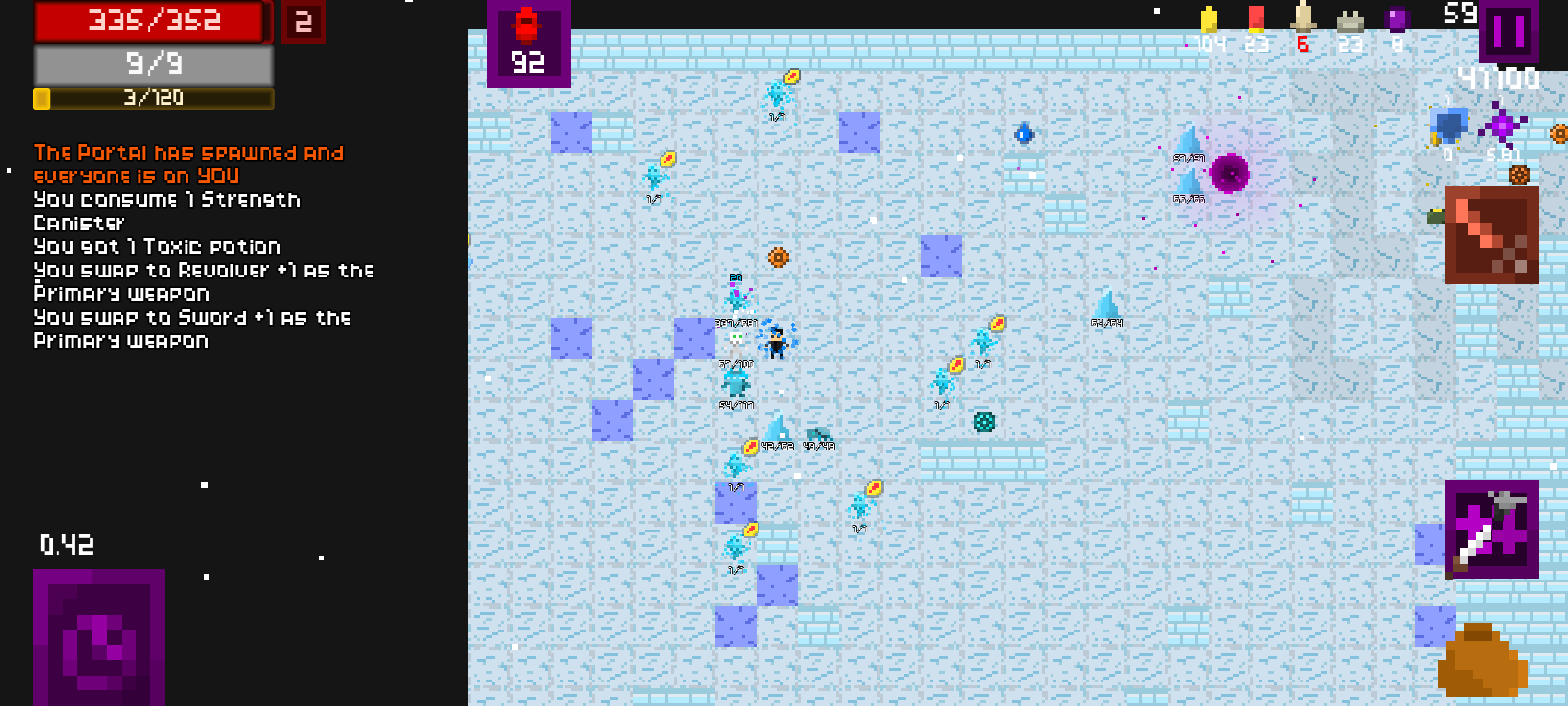Image resolution: width=1568 pixels, height=706 pixels.
Task: Tap the red health potion icon showing 92
Action: pos(529,44)
